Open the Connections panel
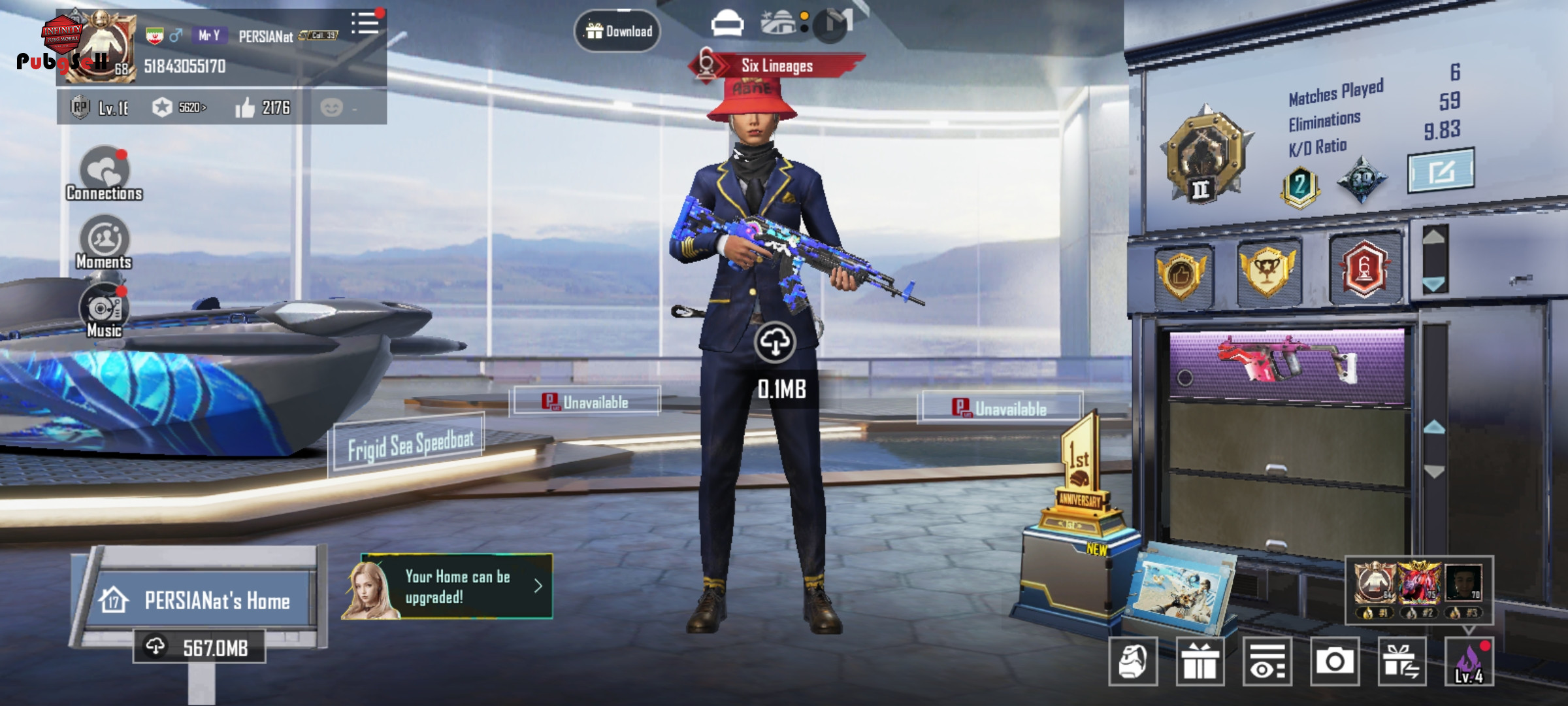 tap(105, 173)
